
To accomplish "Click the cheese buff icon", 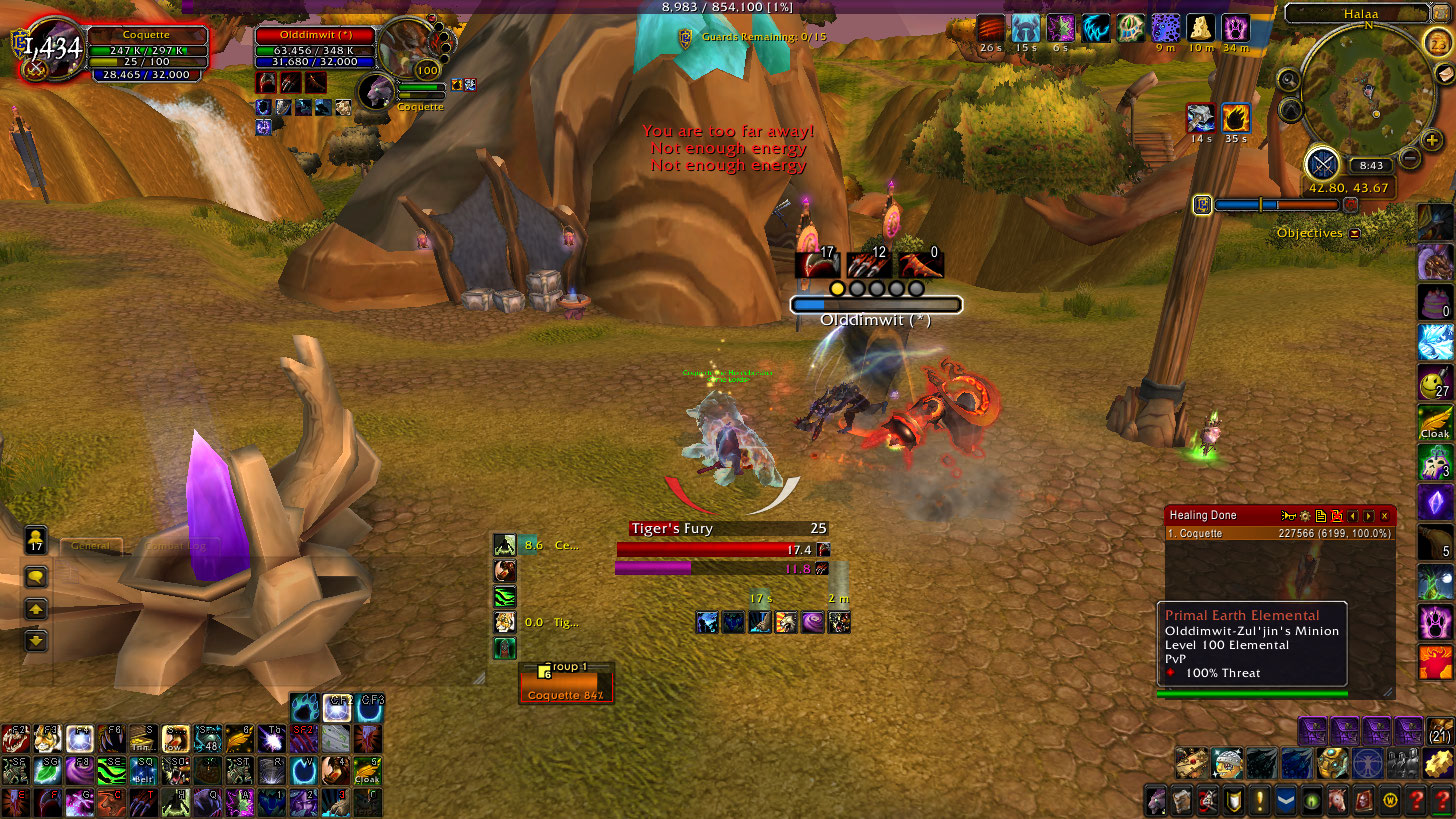I will coord(1200,28).
